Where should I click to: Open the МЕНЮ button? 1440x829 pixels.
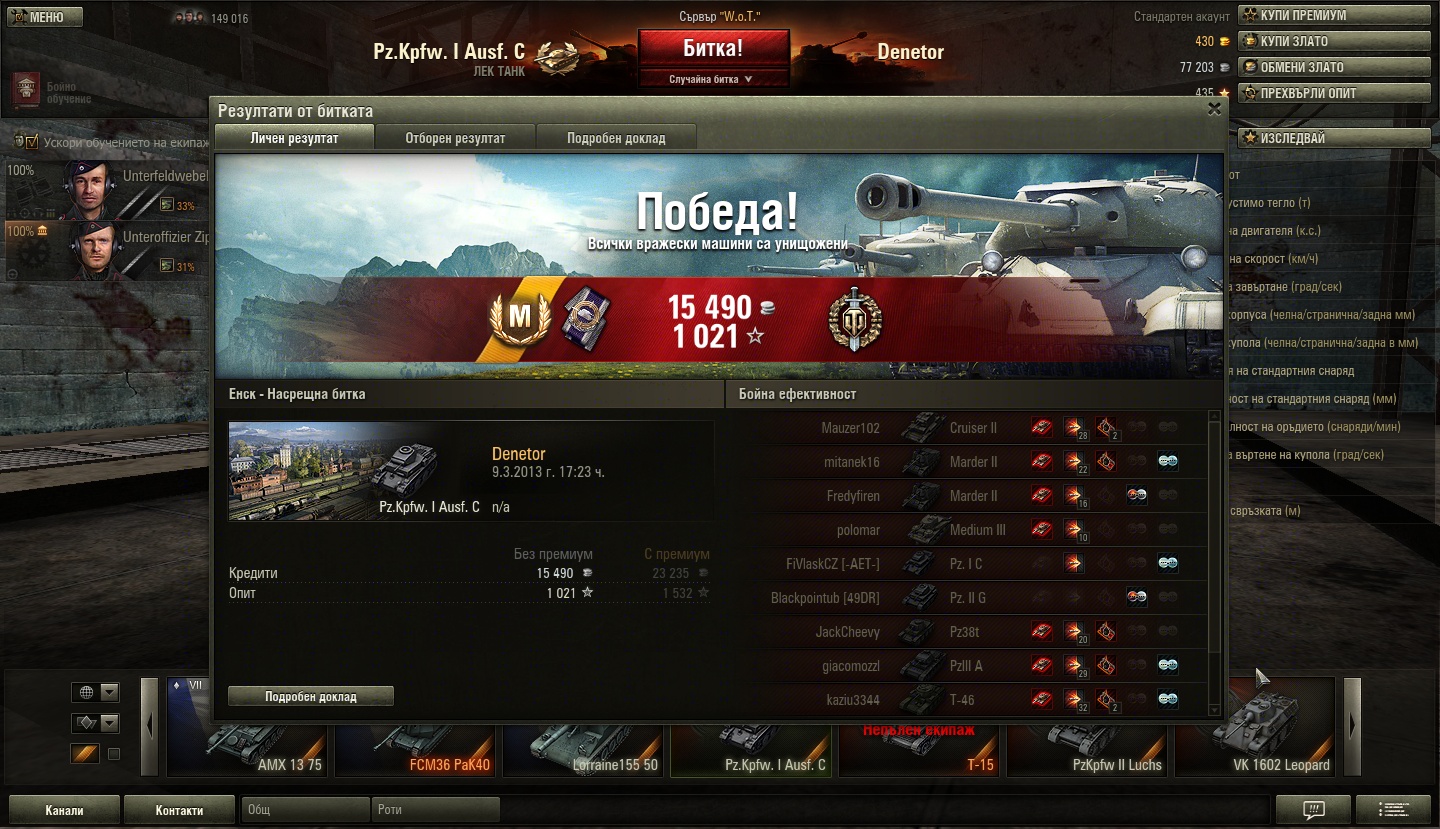pos(45,17)
